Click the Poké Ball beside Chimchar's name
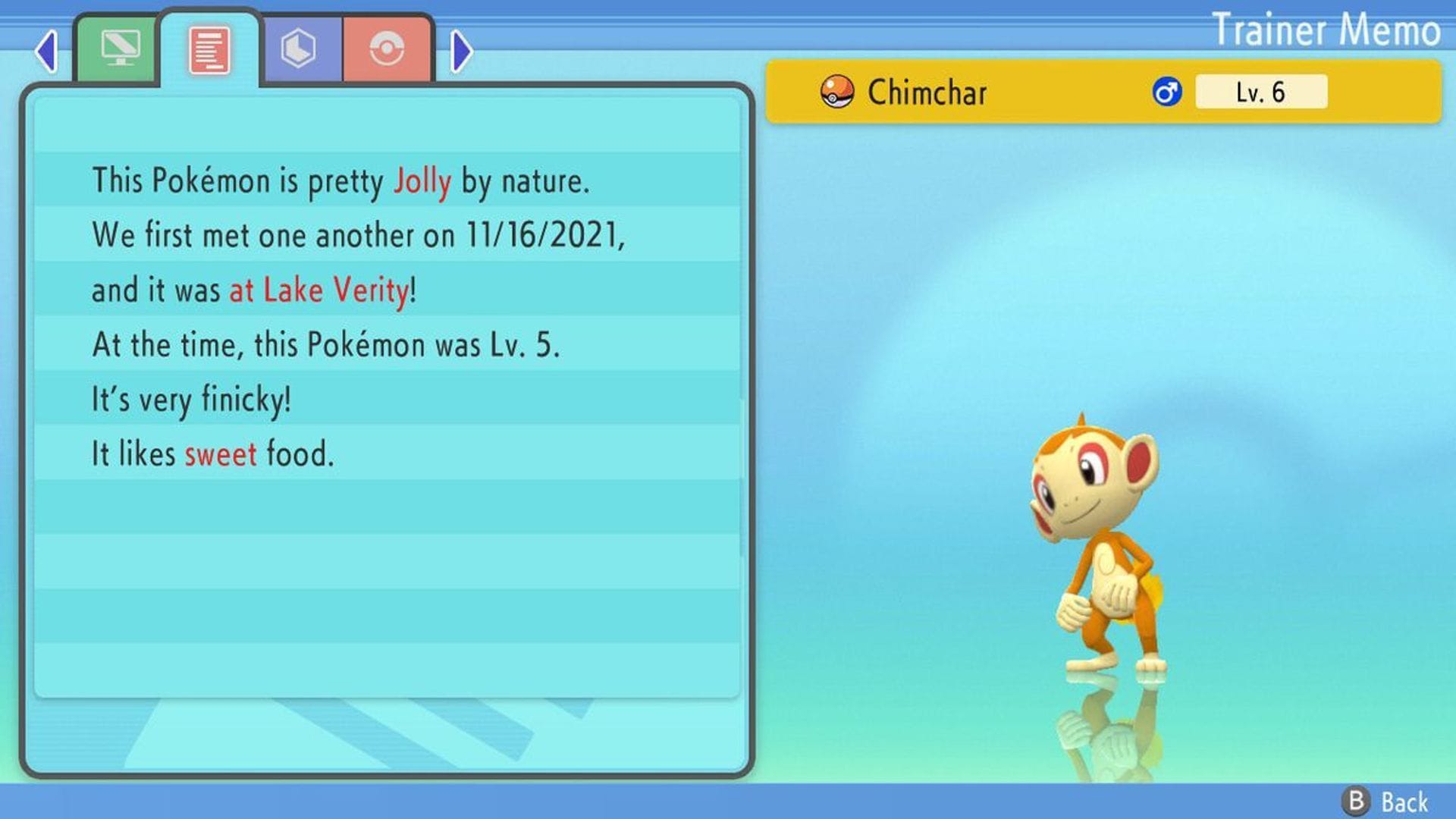This screenshot has height=819, width=1456. coord(836,92)
